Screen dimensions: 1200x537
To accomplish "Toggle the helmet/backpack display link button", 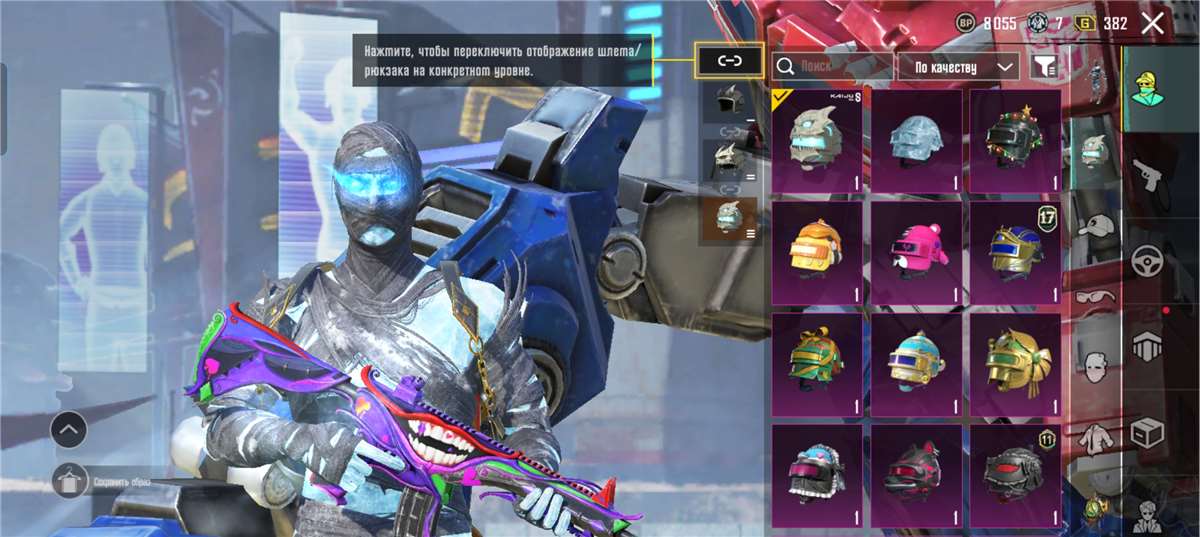I will (x=730, y=61).
